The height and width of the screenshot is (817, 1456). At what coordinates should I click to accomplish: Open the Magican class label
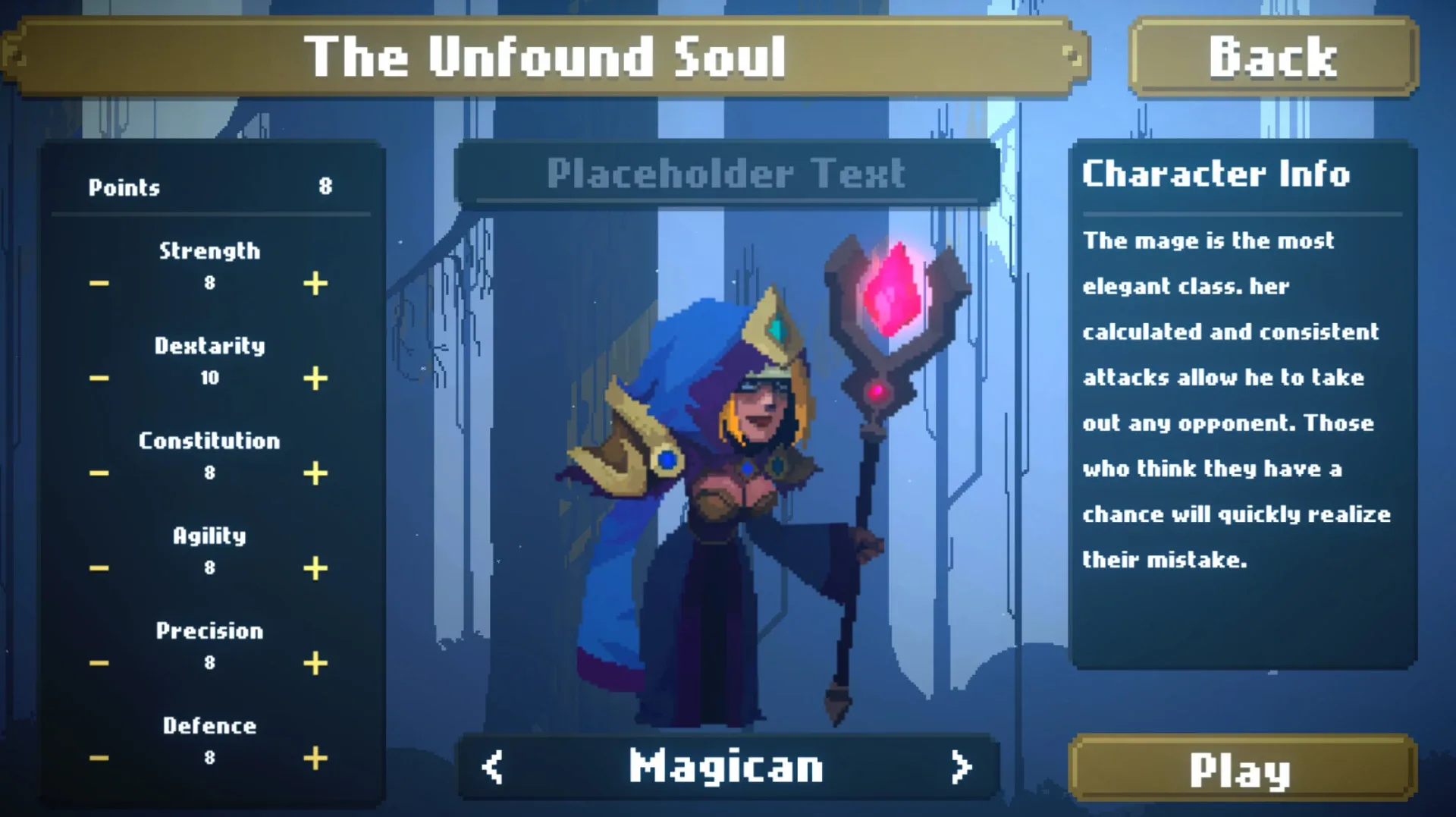pyautogui.click(x=726, y=766)
